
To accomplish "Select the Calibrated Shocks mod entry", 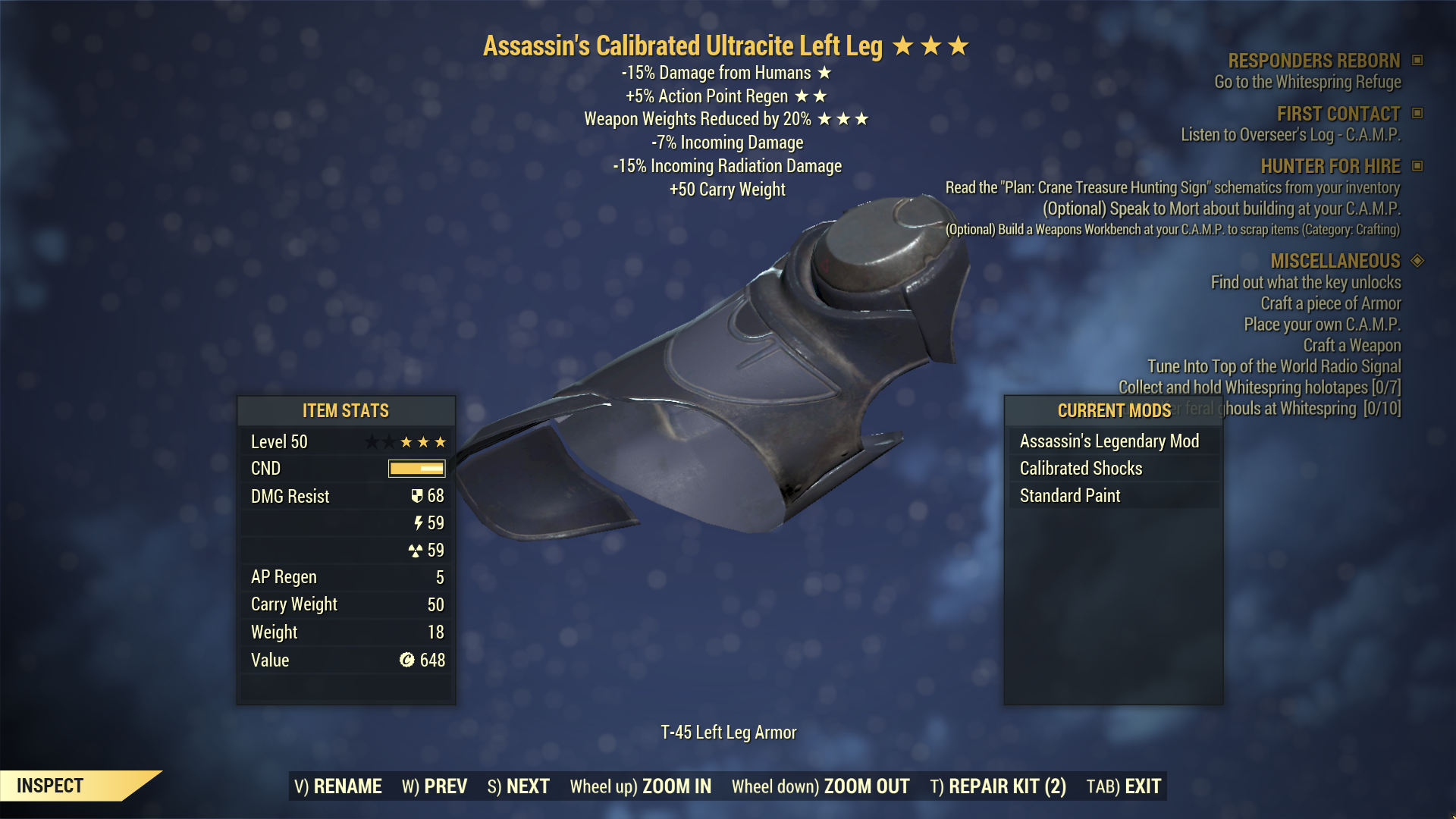I will click(1082, 468).
